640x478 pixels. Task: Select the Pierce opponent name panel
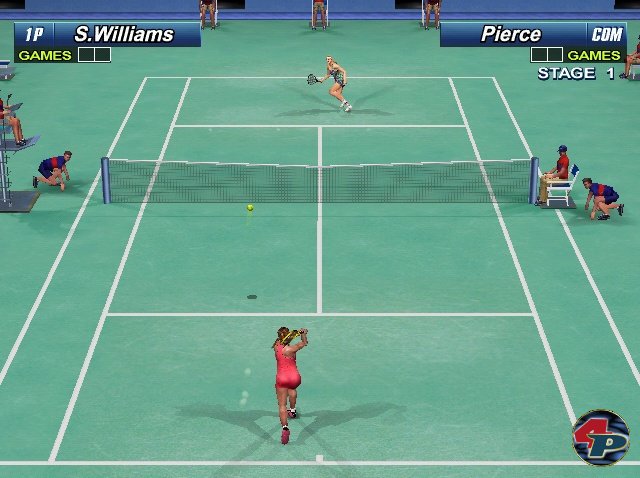(511, 35)
